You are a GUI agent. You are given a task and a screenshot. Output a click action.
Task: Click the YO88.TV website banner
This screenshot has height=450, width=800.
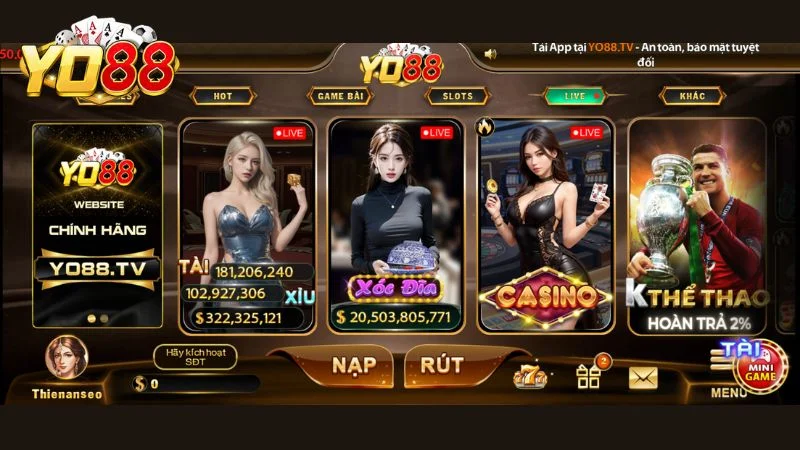(97, 226)
